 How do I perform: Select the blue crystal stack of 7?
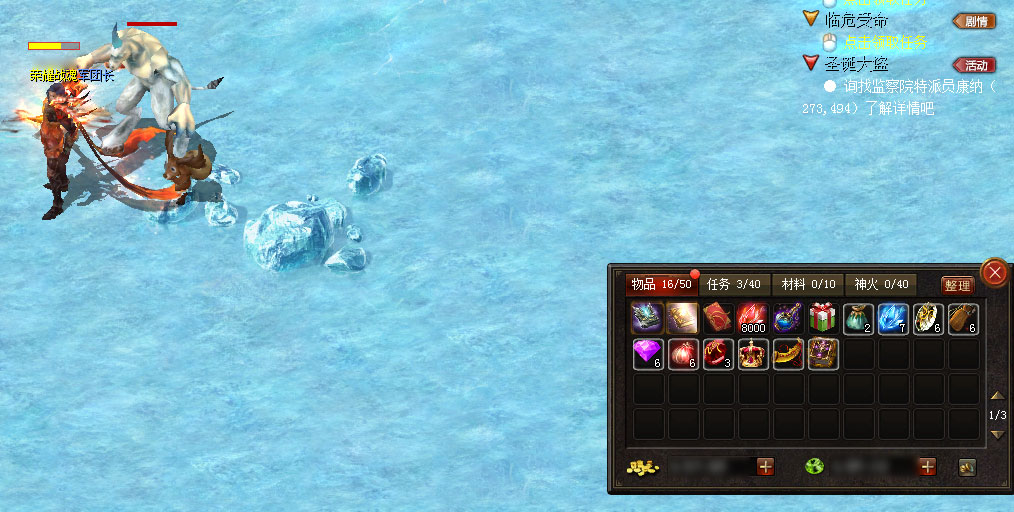[893, 318]
